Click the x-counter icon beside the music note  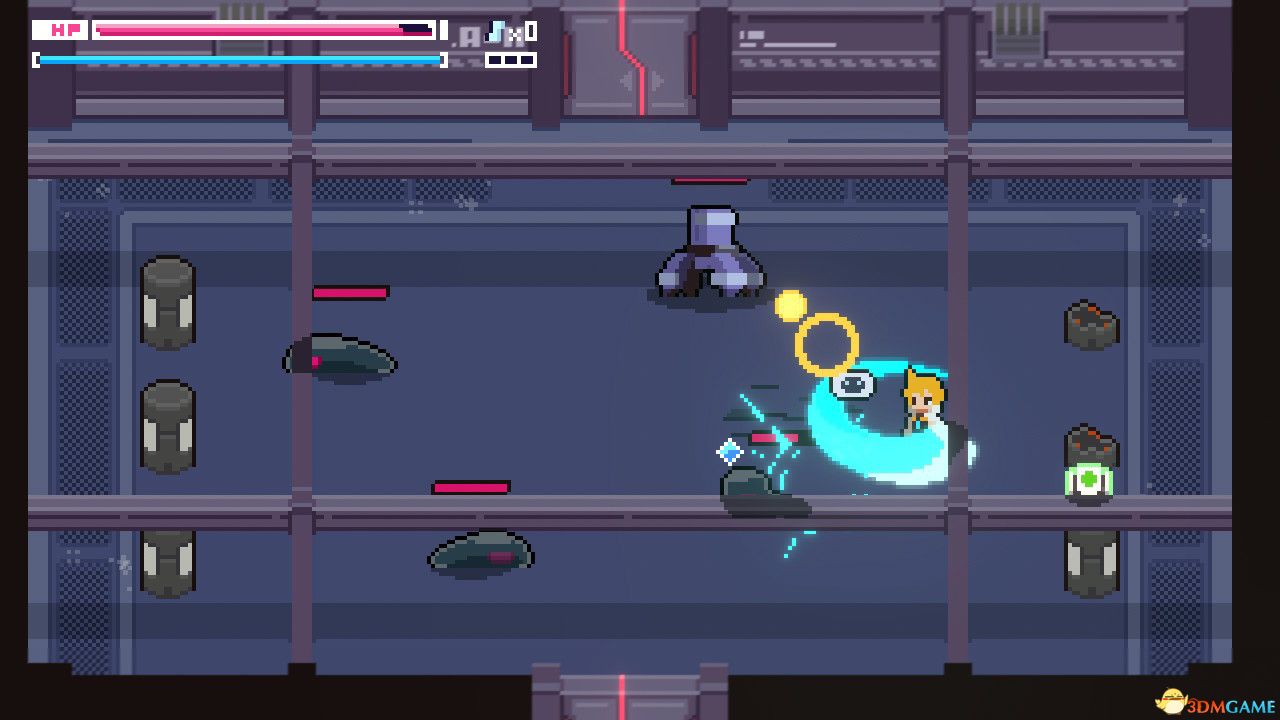515,34
